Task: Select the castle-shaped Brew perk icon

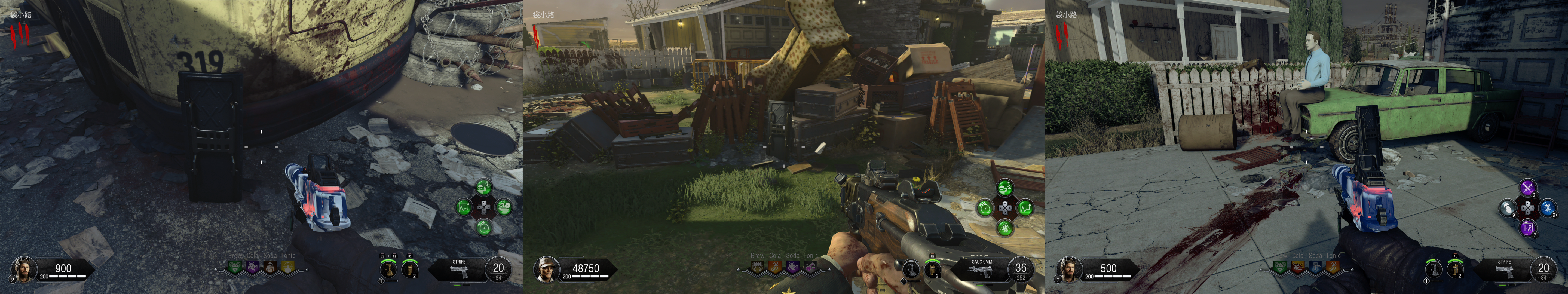Action: [x=757, y=267]
